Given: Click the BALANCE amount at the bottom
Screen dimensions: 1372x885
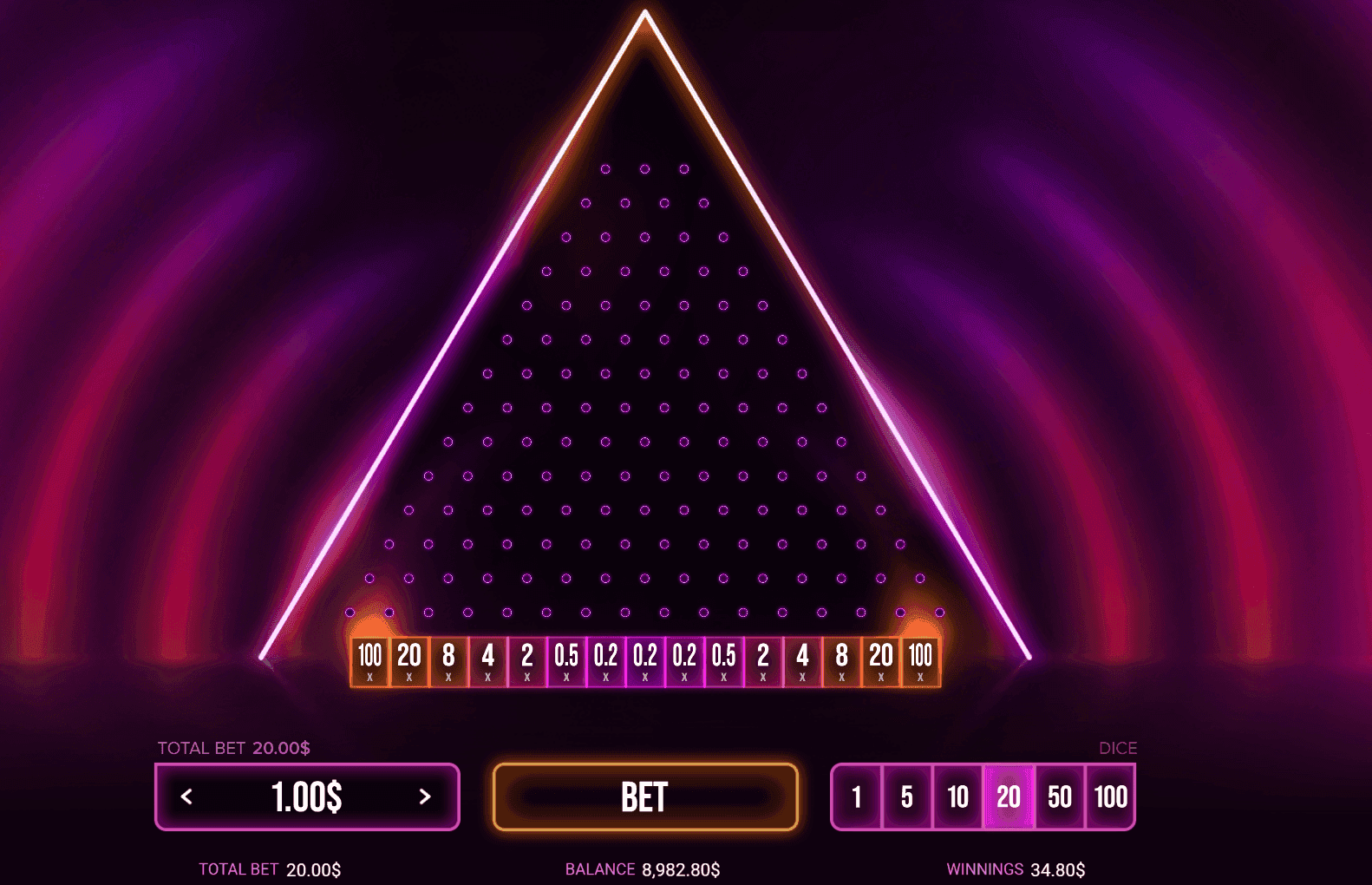Looking at the screenshot, I should 642,869.
